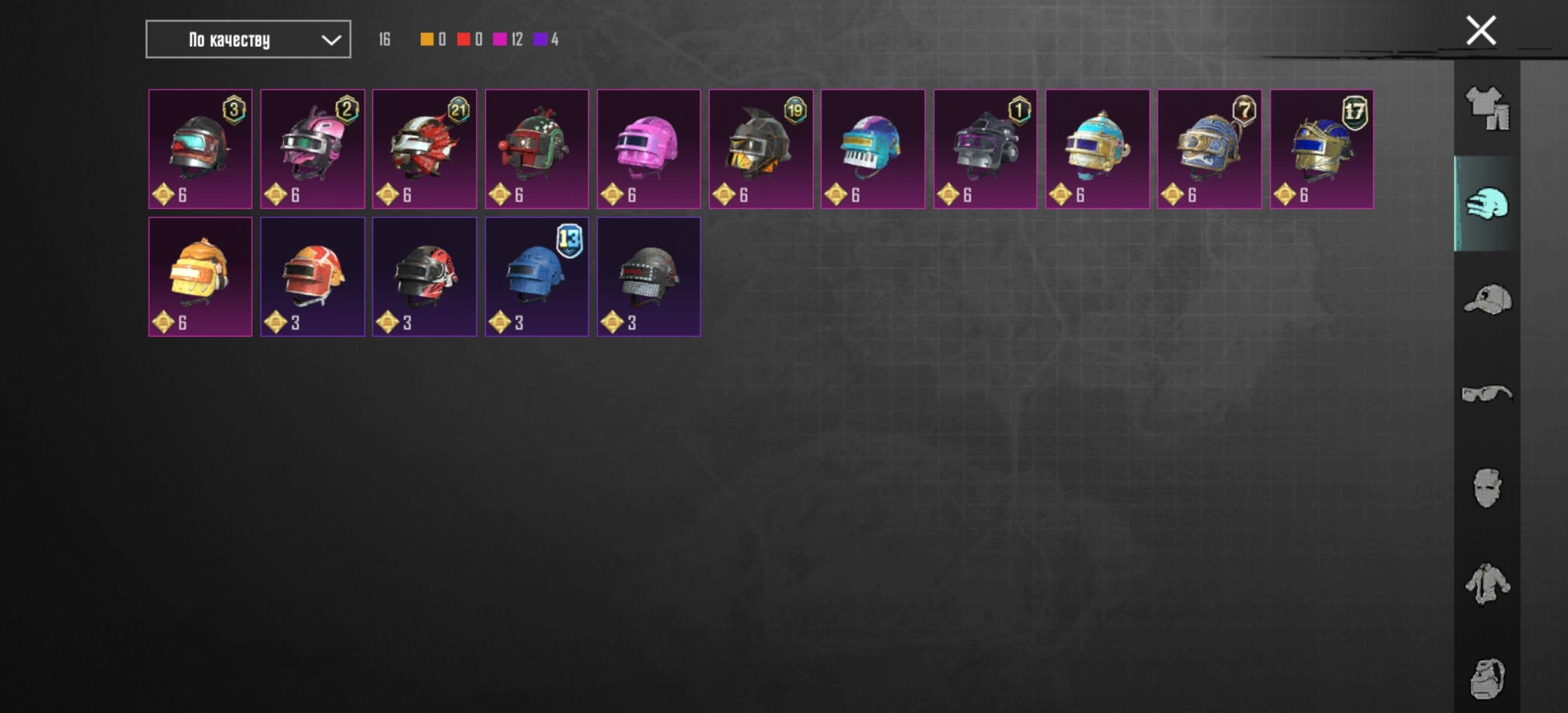Pick the piano keys teal helmet
The width and height of the screenshot is (1568, 713).
pyautogui.click(x=873, y=149)
